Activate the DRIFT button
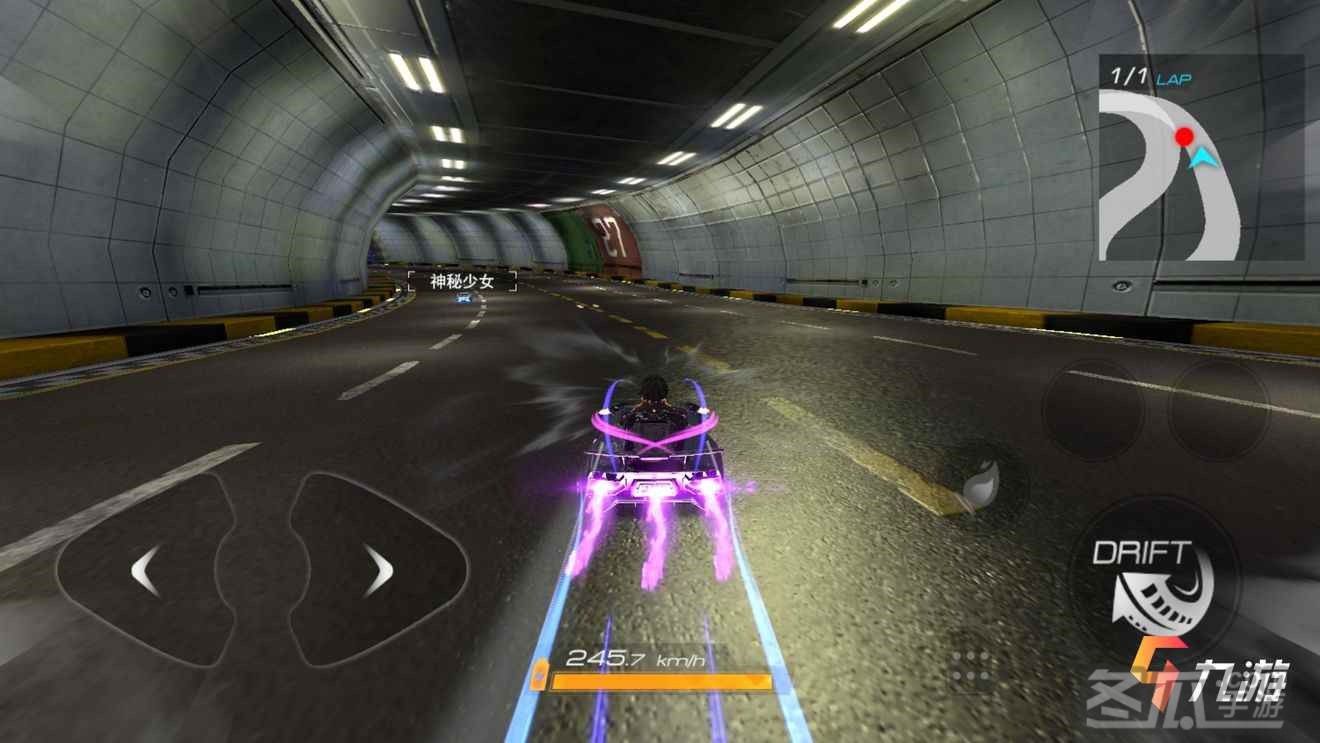Image resolution: width=1320 pixels, height=743 pixels. tap(1155, 585)
